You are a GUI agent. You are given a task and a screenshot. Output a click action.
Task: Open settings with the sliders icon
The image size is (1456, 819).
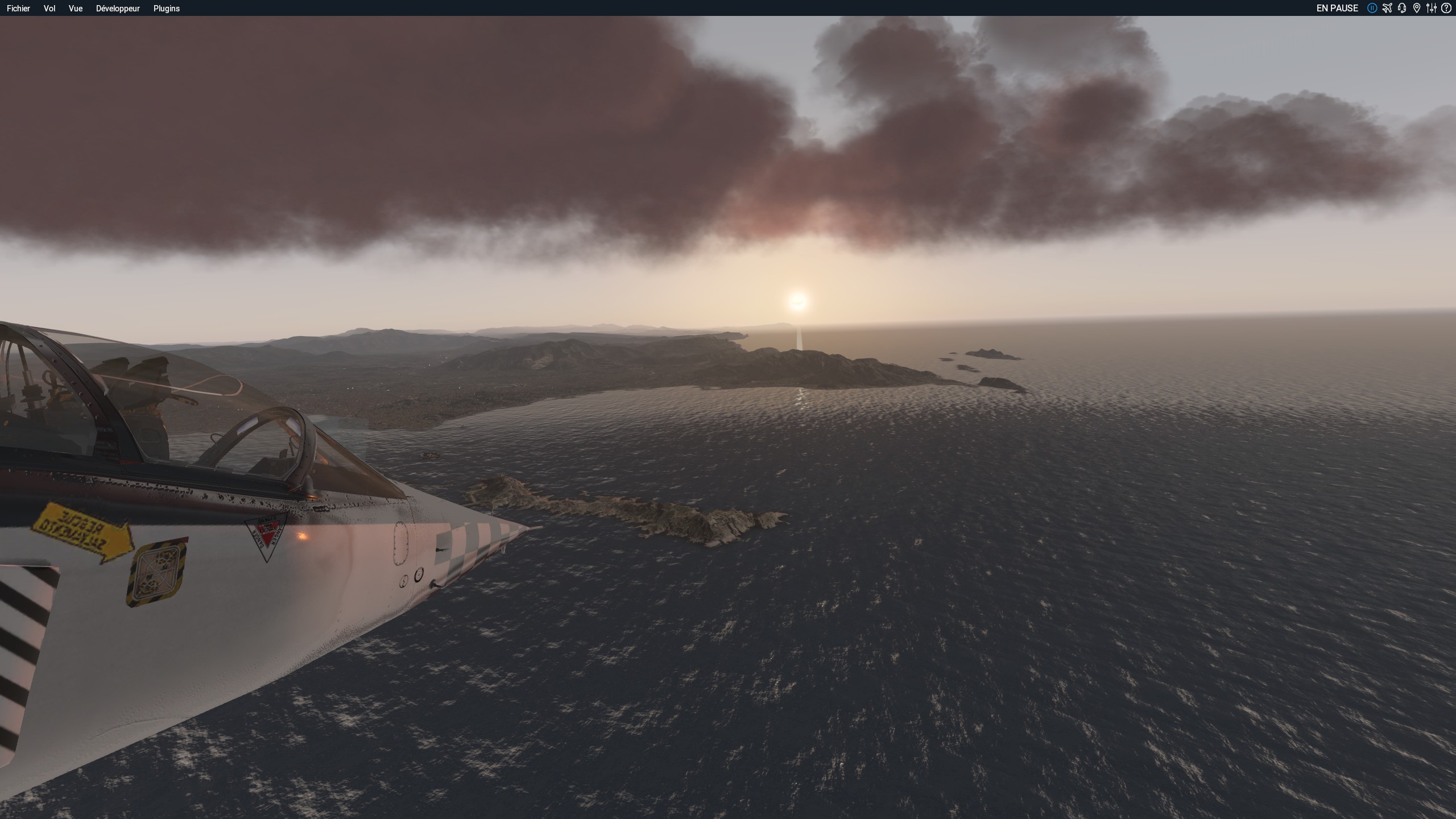tap(1432, 8)
